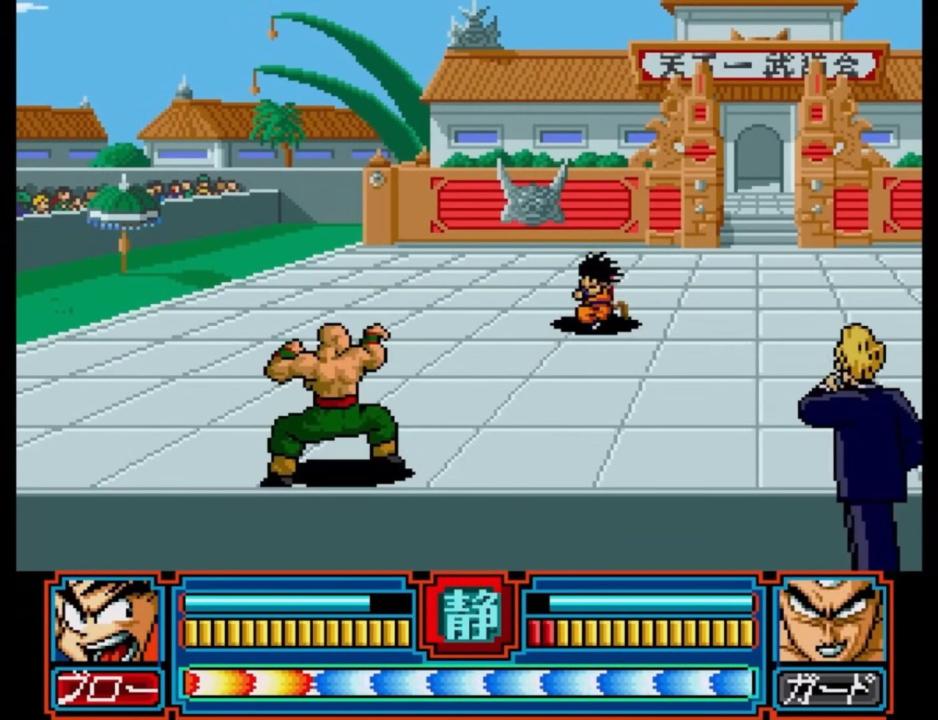This screenshot has height=720, width=938.
Task: Click the central 静 emblem
Action: 470,613
